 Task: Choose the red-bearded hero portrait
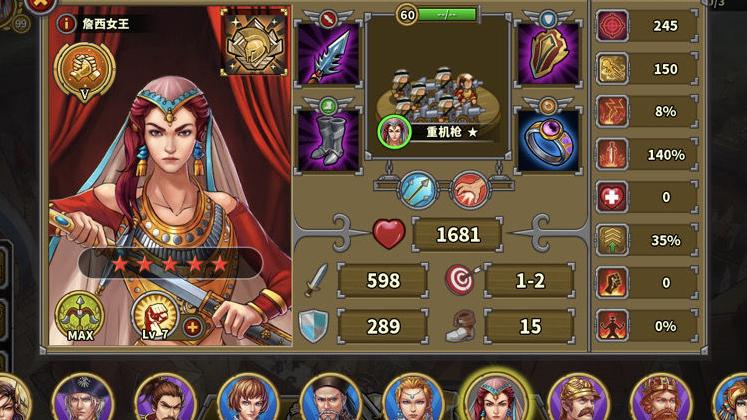coord(660,400)
